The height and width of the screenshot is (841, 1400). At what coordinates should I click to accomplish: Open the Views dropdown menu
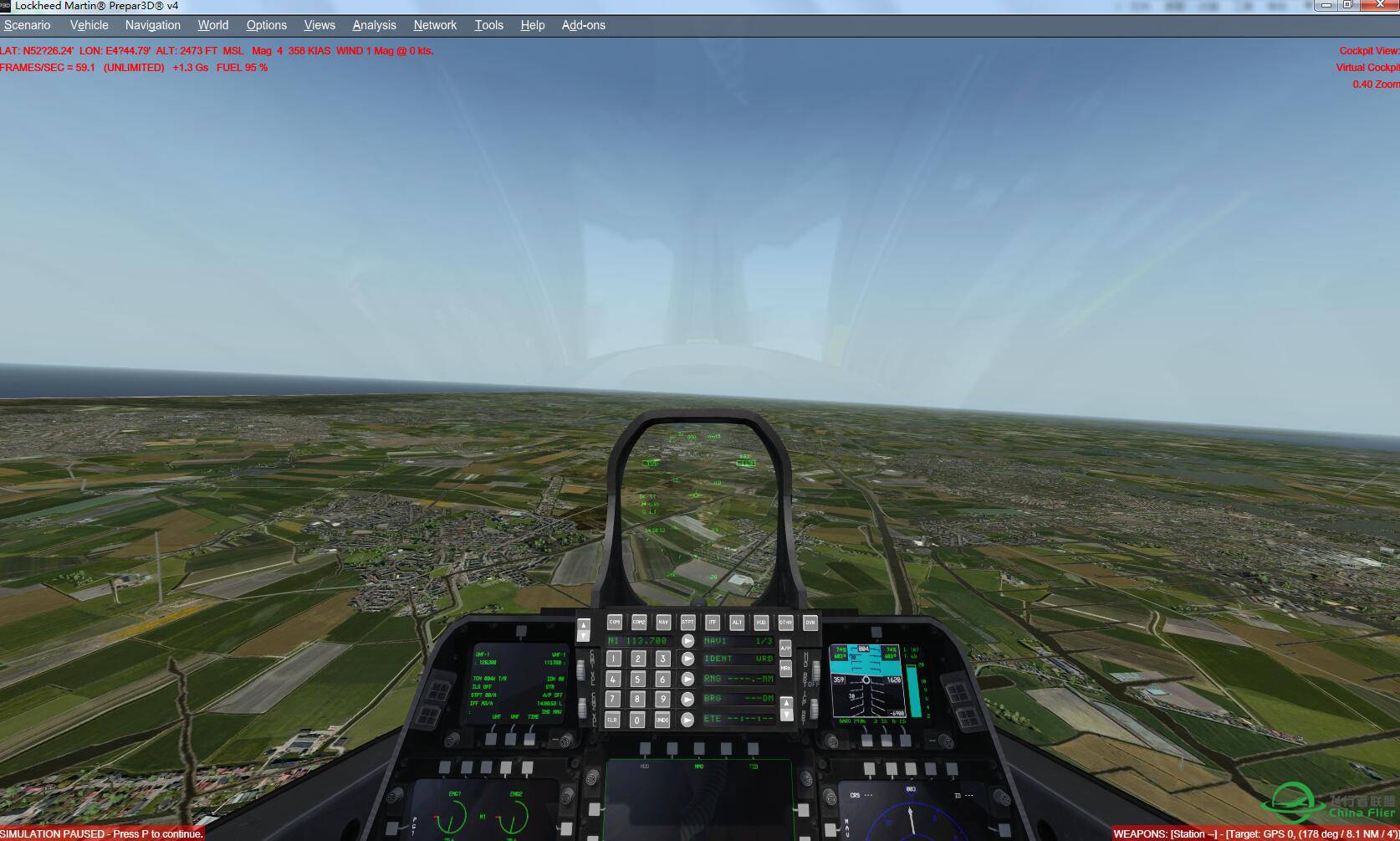coord(319,25)
